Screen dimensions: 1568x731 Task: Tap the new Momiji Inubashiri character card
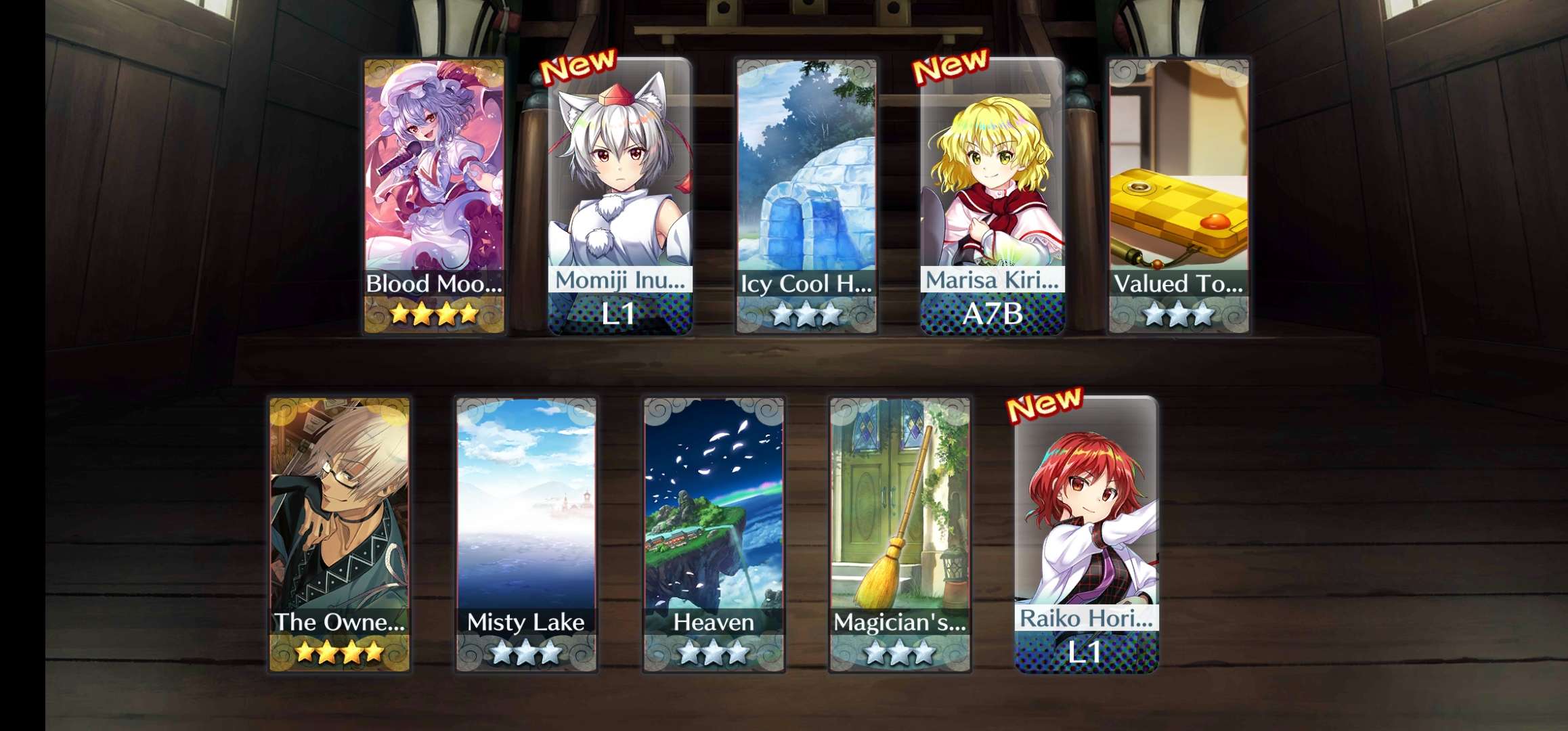(619, 196)
